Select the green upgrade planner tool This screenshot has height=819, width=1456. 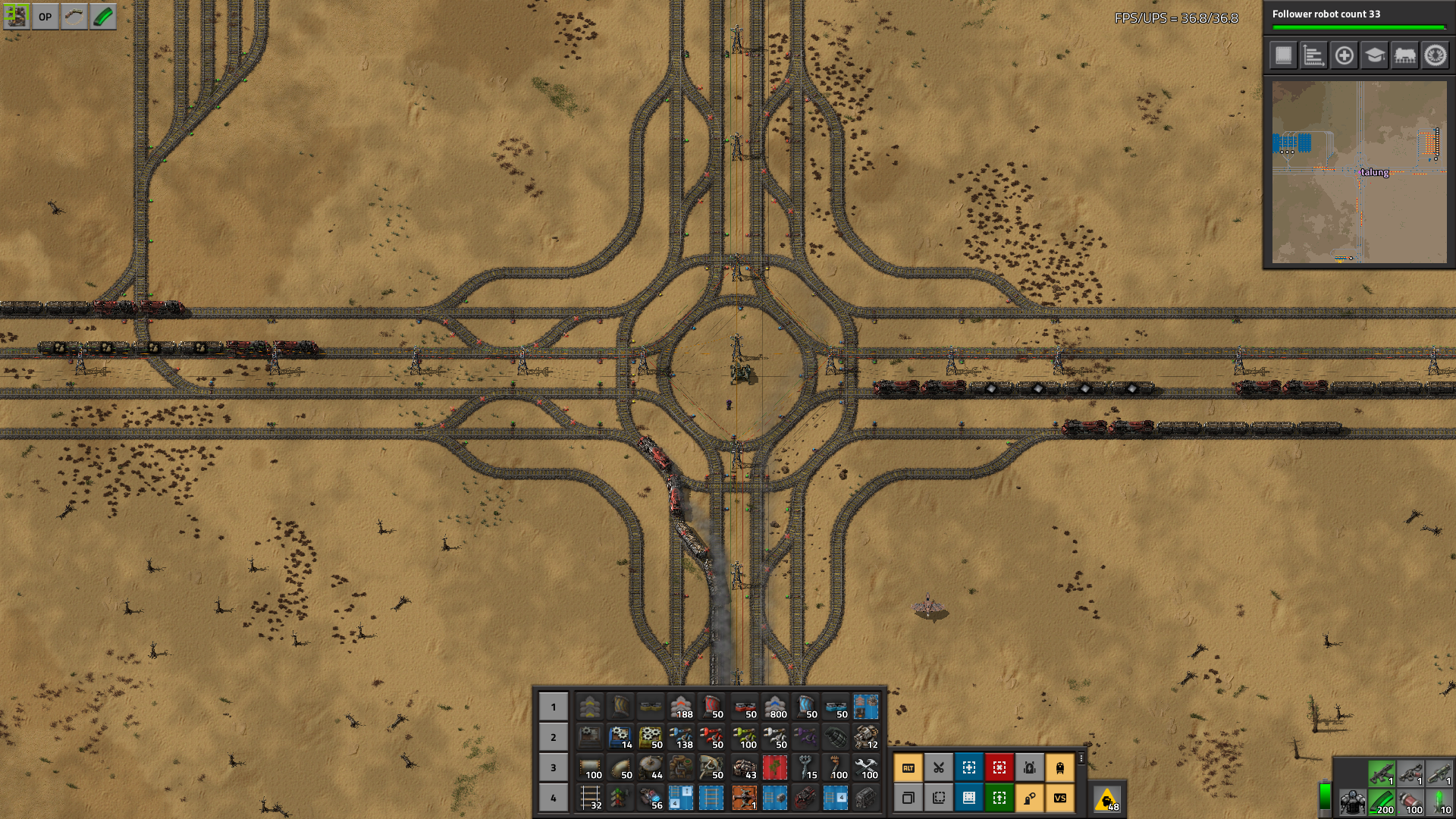click(999, 798)
